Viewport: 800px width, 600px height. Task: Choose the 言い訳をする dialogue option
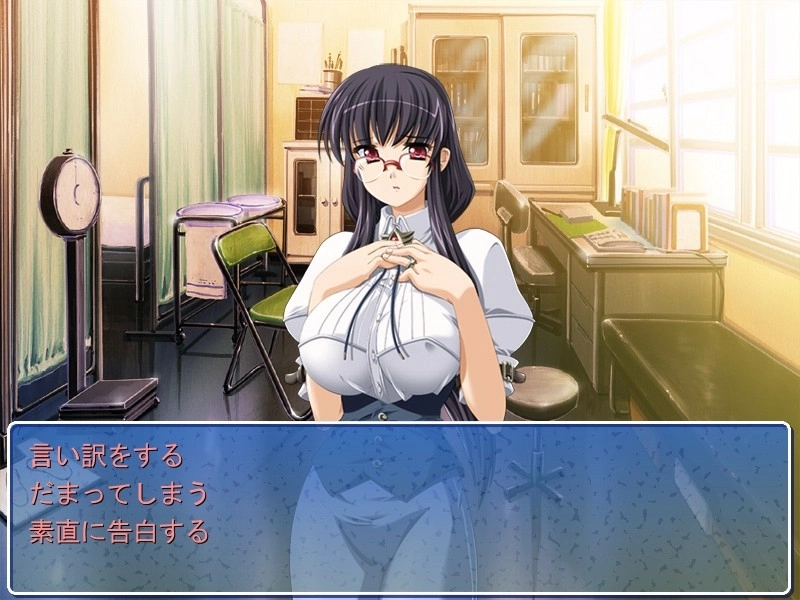(x=107, y=456)
